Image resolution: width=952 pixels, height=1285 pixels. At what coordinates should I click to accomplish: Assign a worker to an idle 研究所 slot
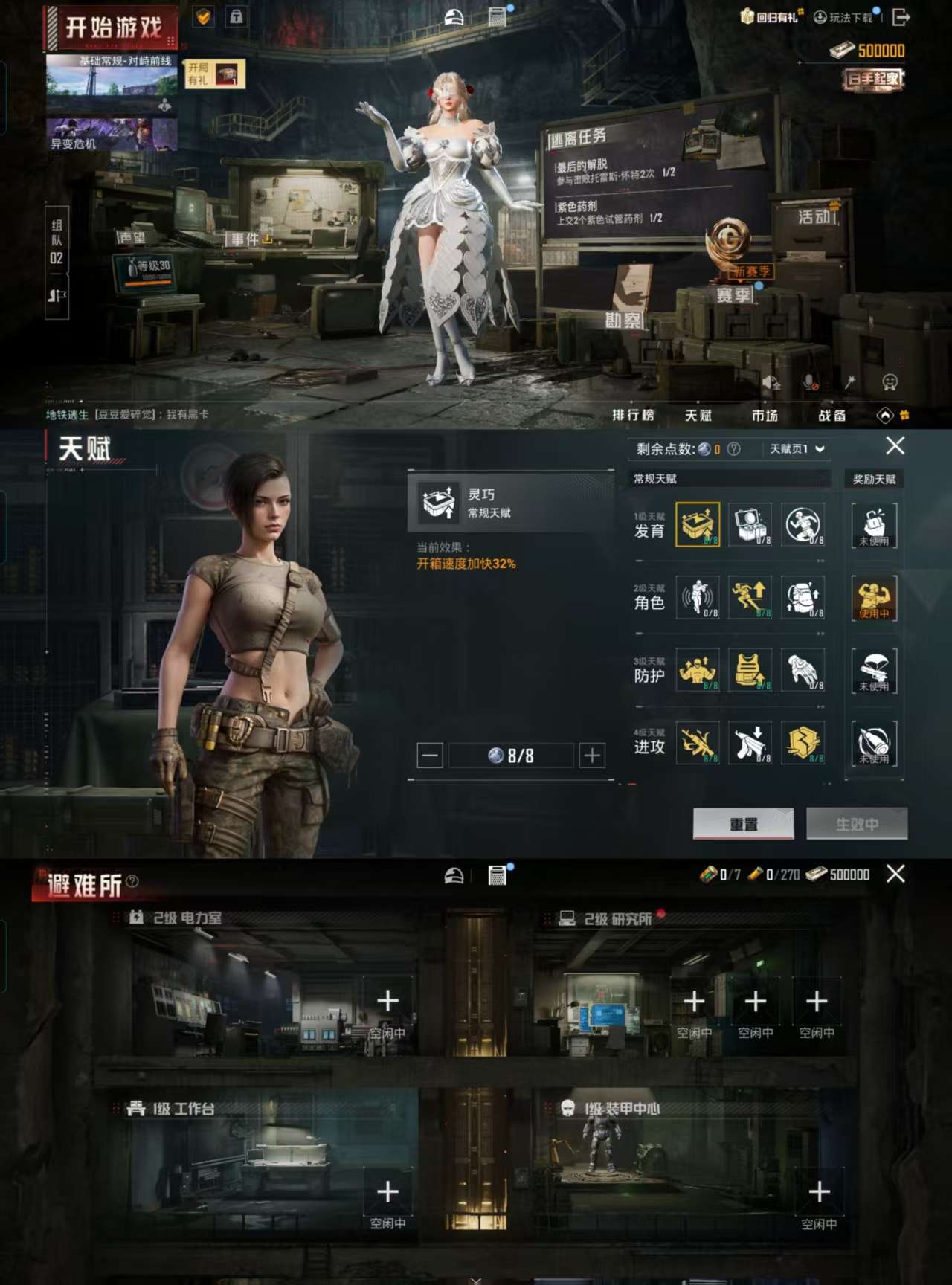coord(695,1002)
